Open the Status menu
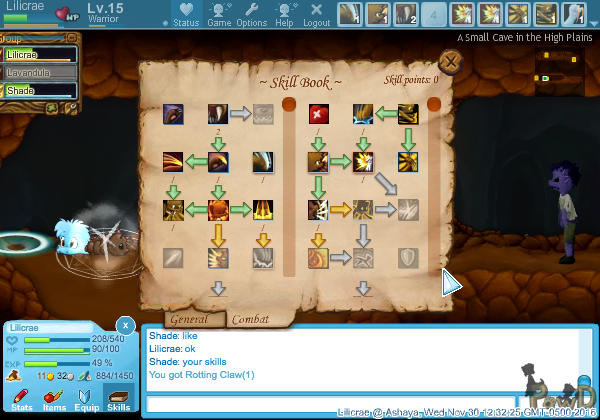Viewport: 600px width, 420px height. click(x=185, y=15)
